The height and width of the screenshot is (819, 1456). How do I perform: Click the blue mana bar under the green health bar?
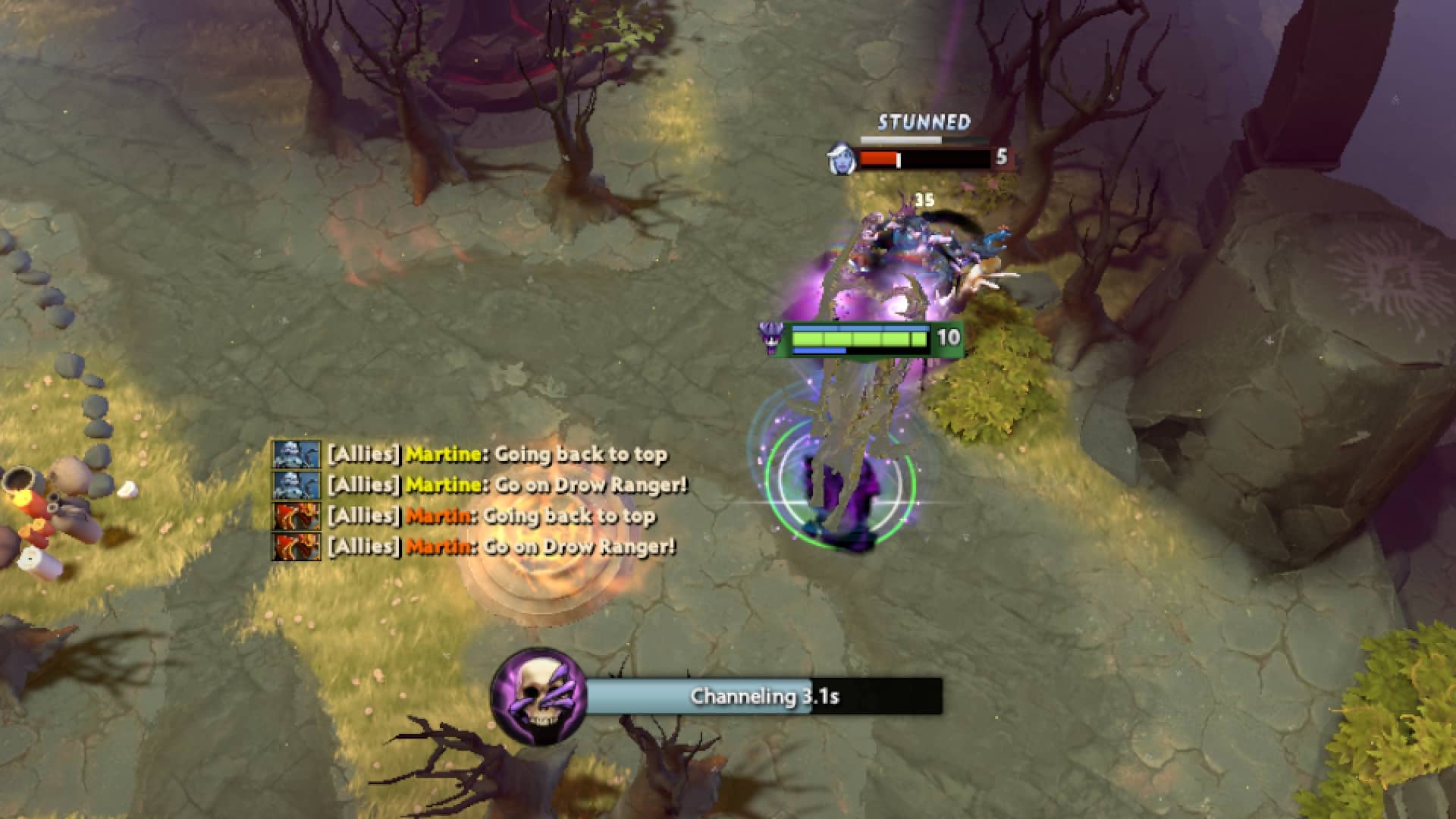pyautogui.click(x=817, y=350)
